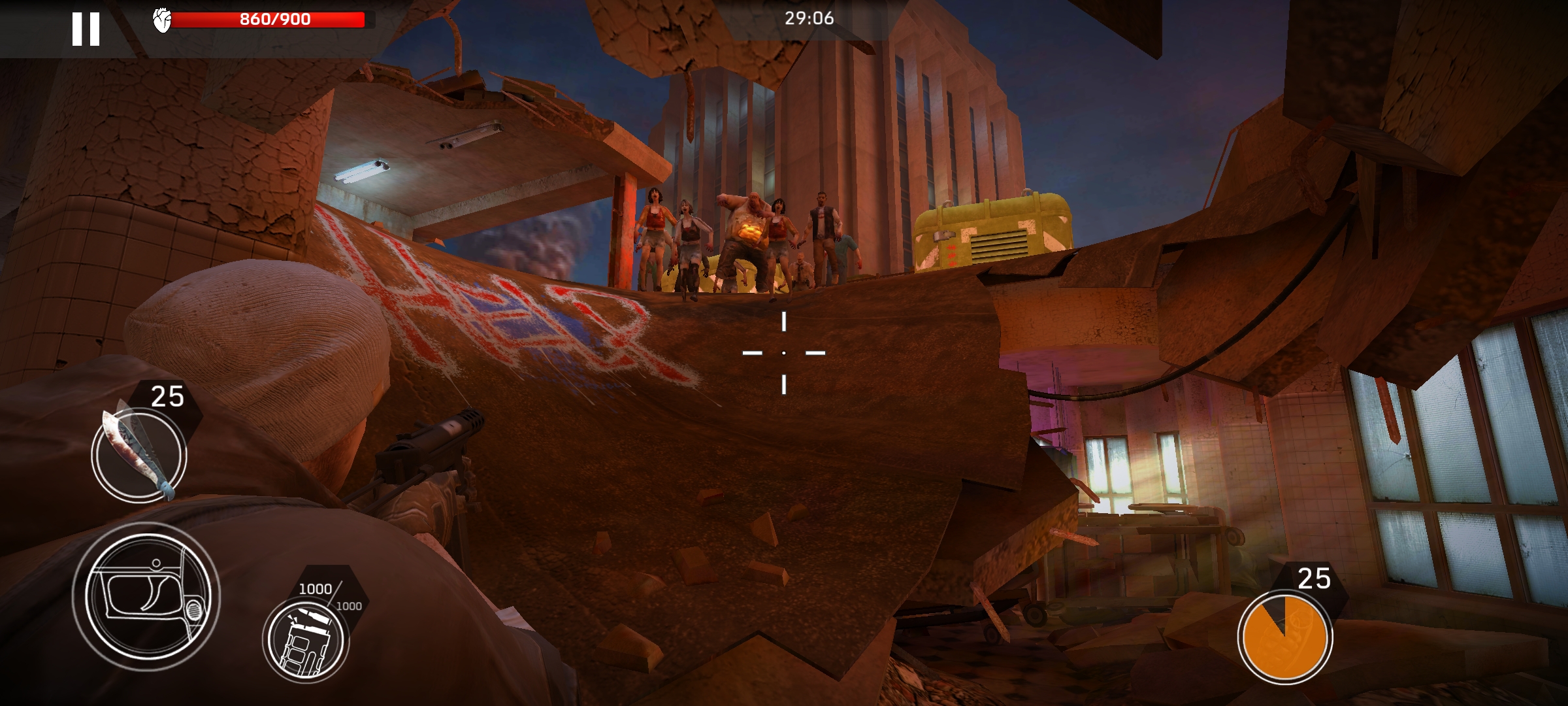Screen dimensions: 1568x706
Task: Use the bloody machete melee attack
Action: (139, 454)
